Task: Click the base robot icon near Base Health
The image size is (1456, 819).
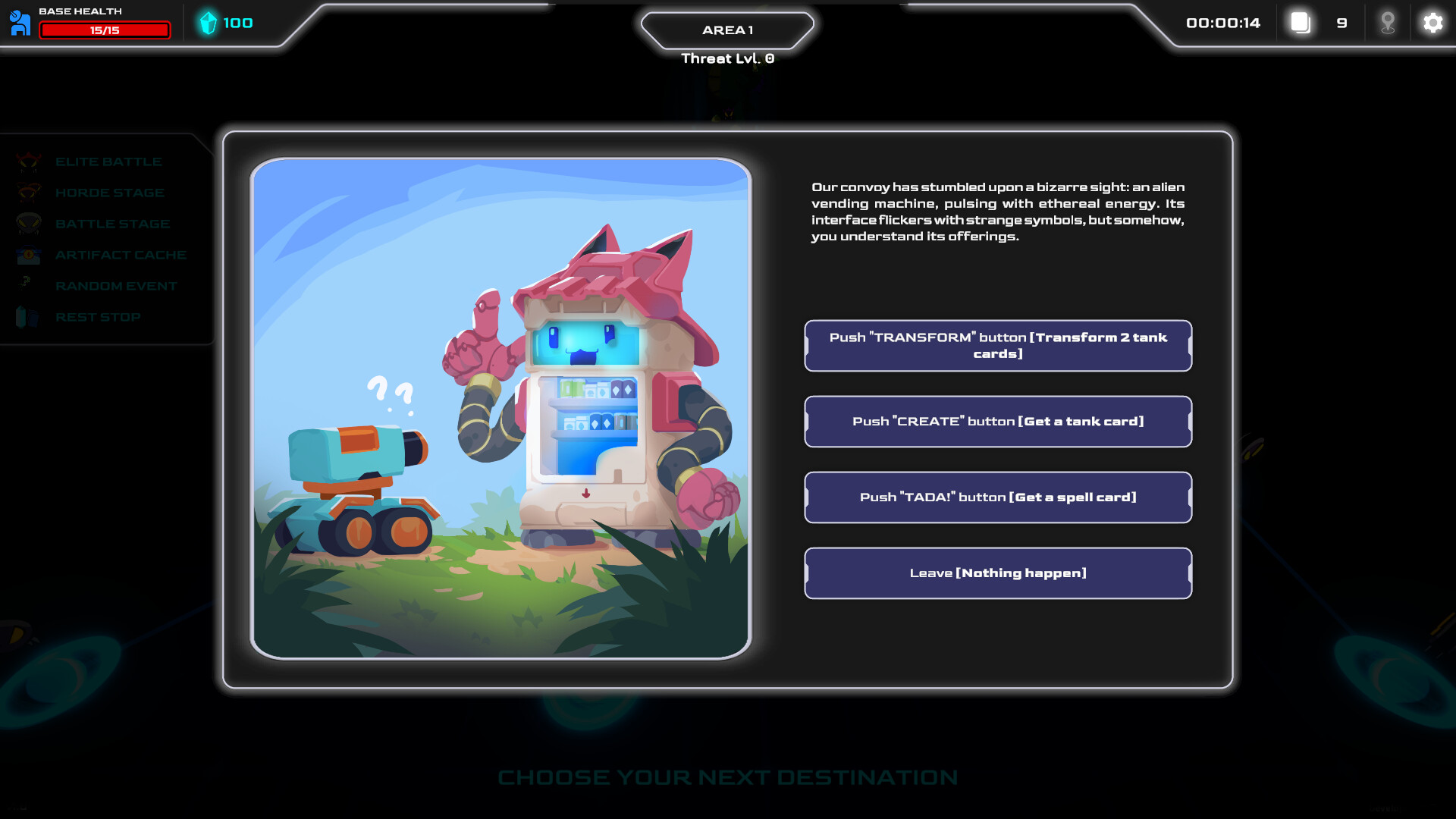Action: click(x=21, y=22)
